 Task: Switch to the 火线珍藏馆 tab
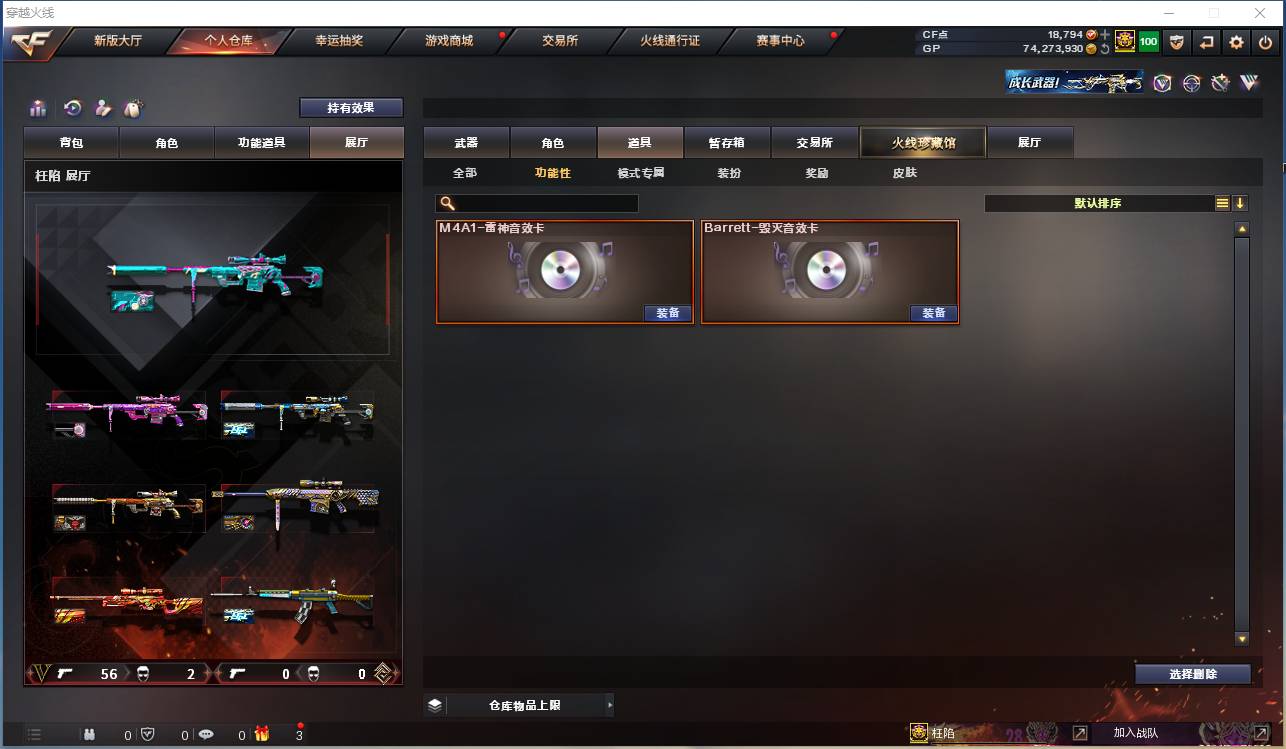click(921, 142)
